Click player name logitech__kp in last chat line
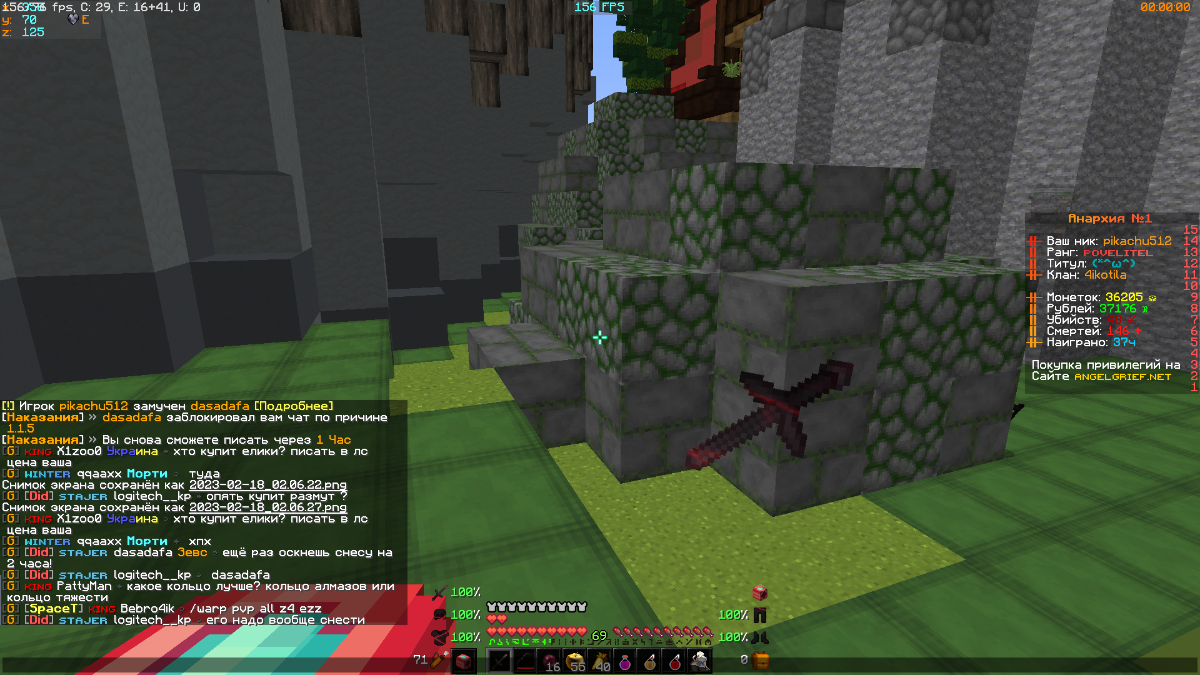Image resolution: width=1200 pixels, height=675 pixels. pos(151,620)
